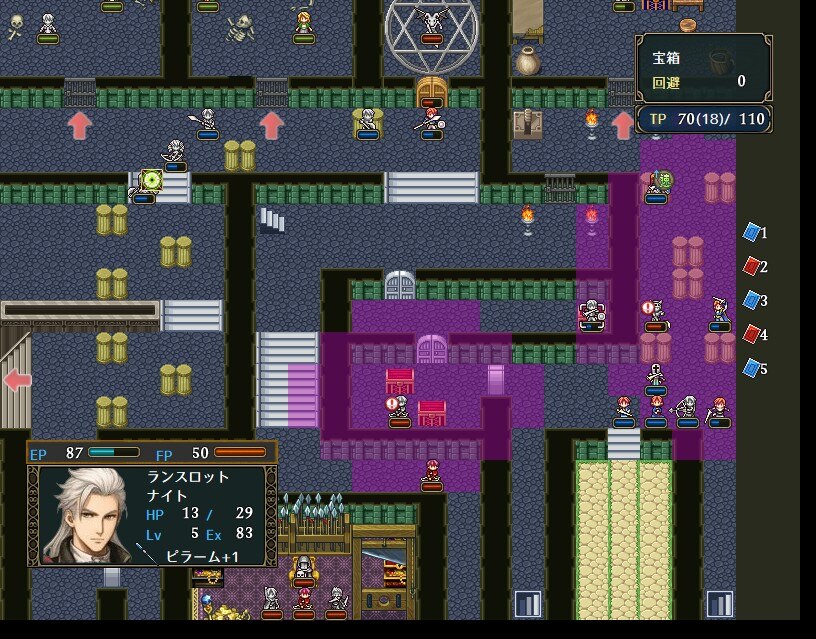Select the ピラーム+1 weapon entry
The height and width of the screenshot is (639, 816).
tap(201, 554)
